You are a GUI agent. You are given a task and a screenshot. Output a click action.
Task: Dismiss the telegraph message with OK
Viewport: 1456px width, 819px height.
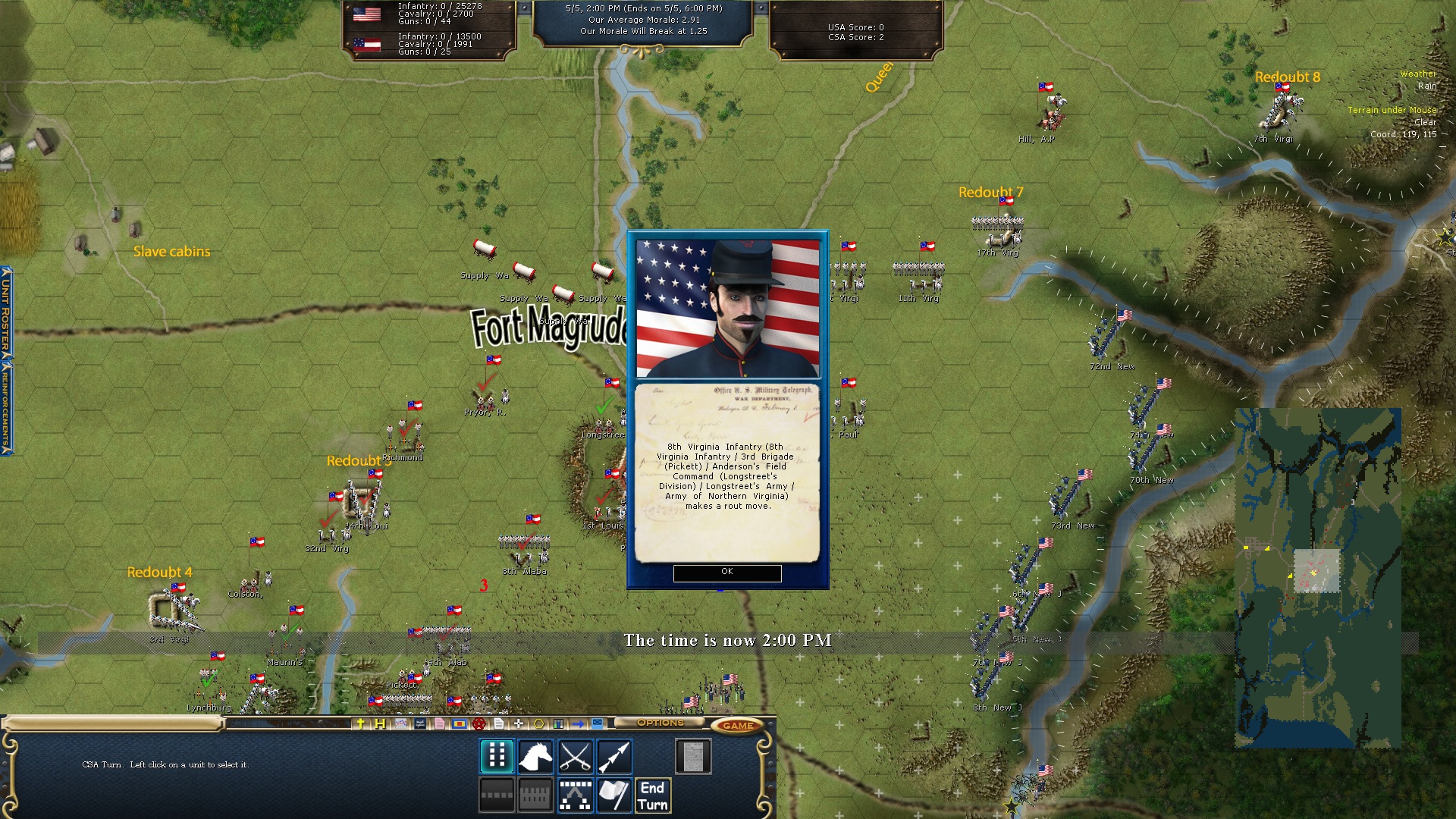pyautogui.click(x=726, y=573)
